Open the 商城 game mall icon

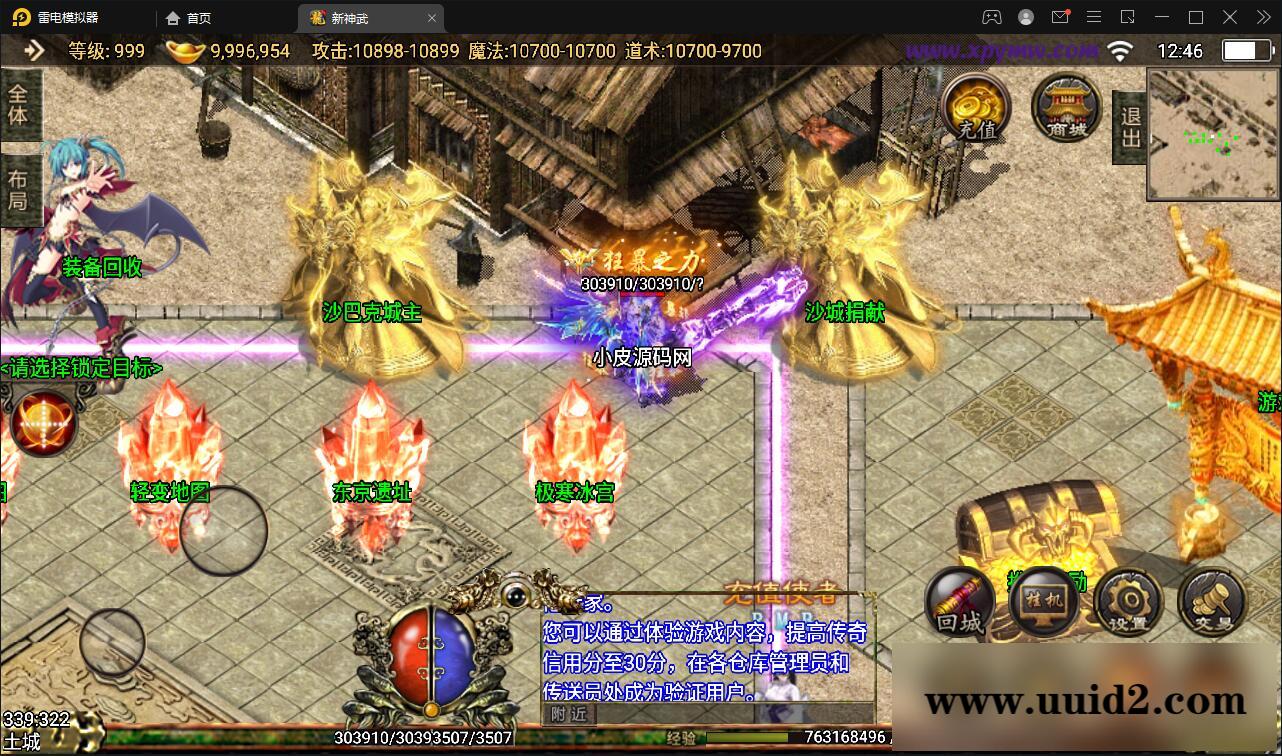(x=1066, y=107)
